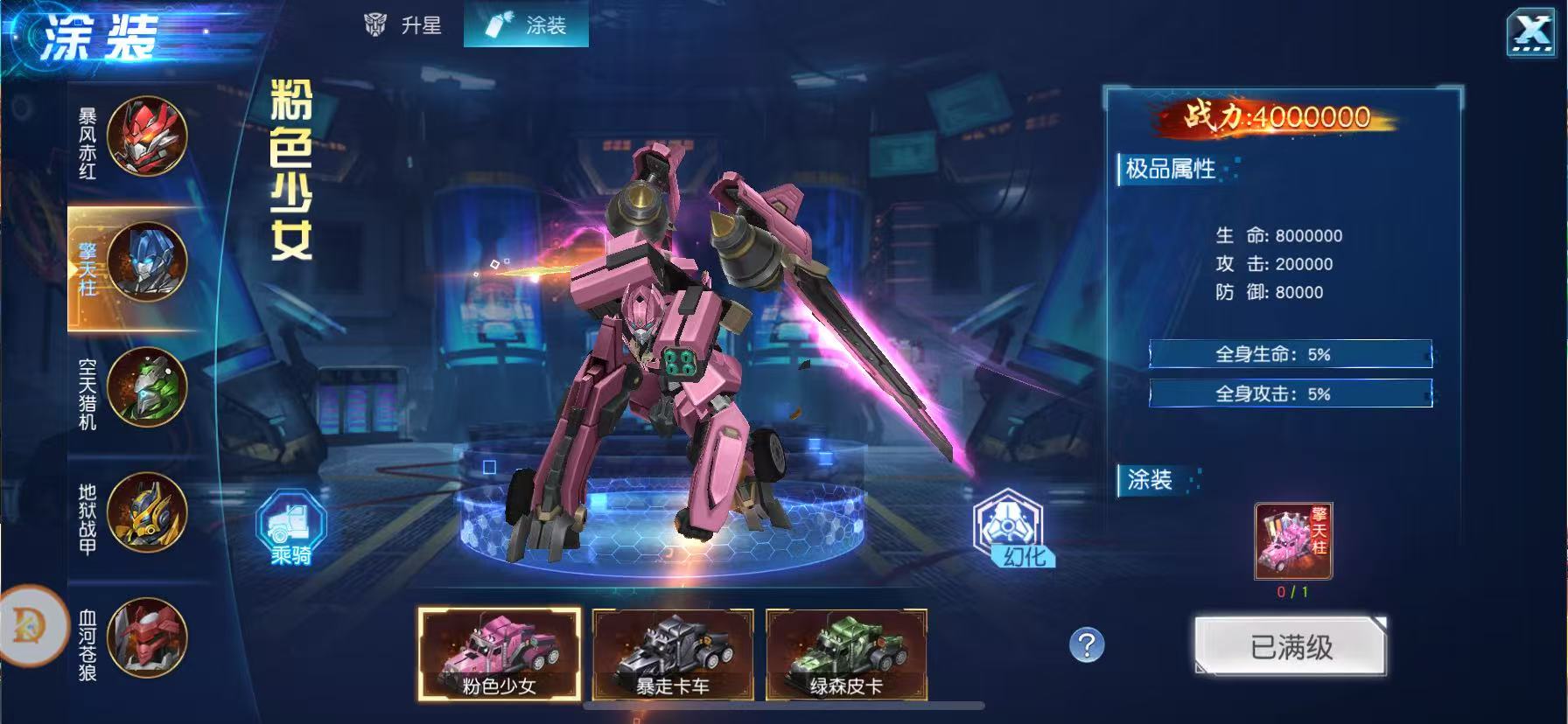The image size is (1568, 724).
Task: Select the 涂装 tab
Action: click(527, 25)
